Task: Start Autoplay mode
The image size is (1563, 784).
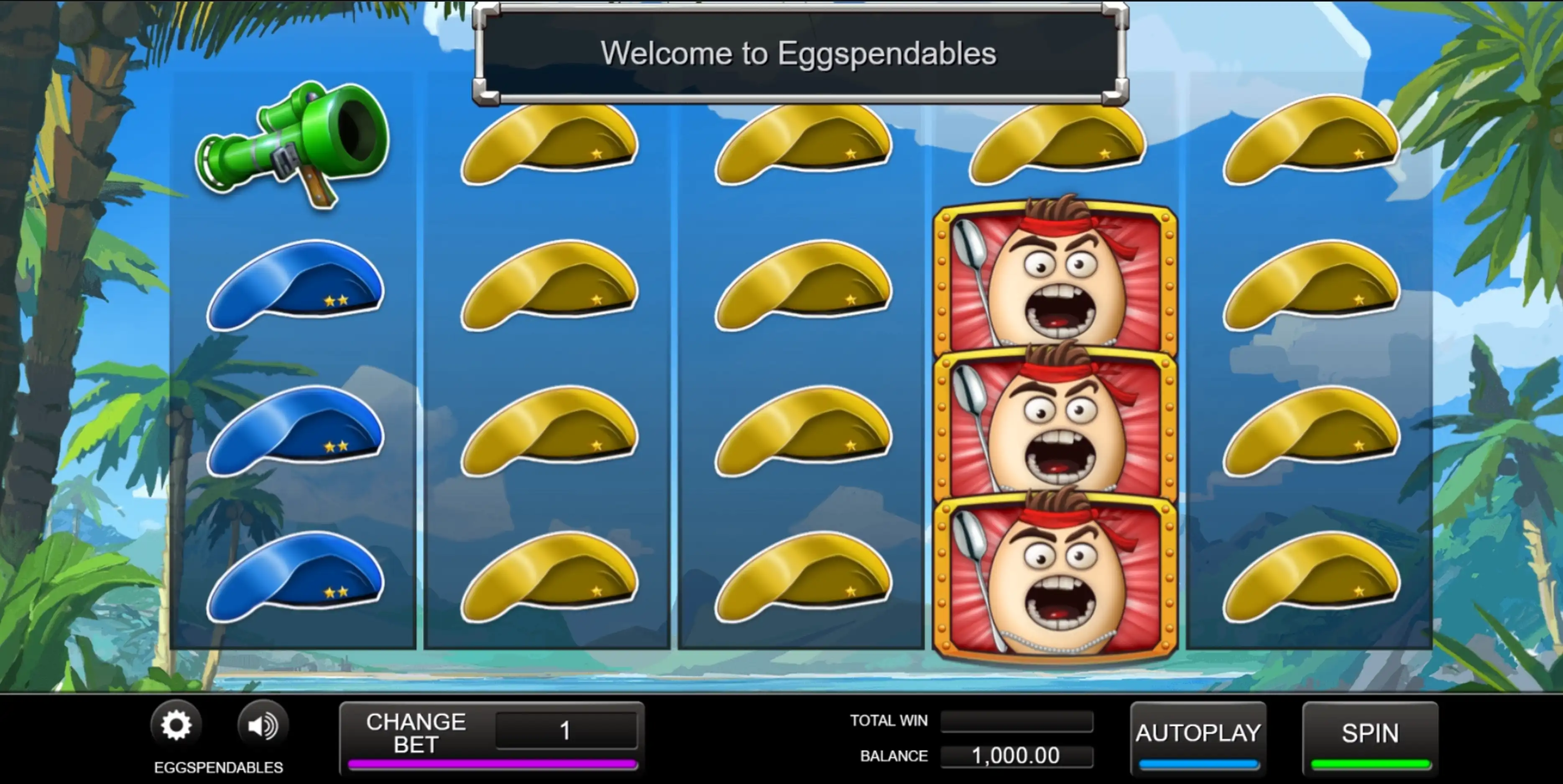Action: point(1198,734)
